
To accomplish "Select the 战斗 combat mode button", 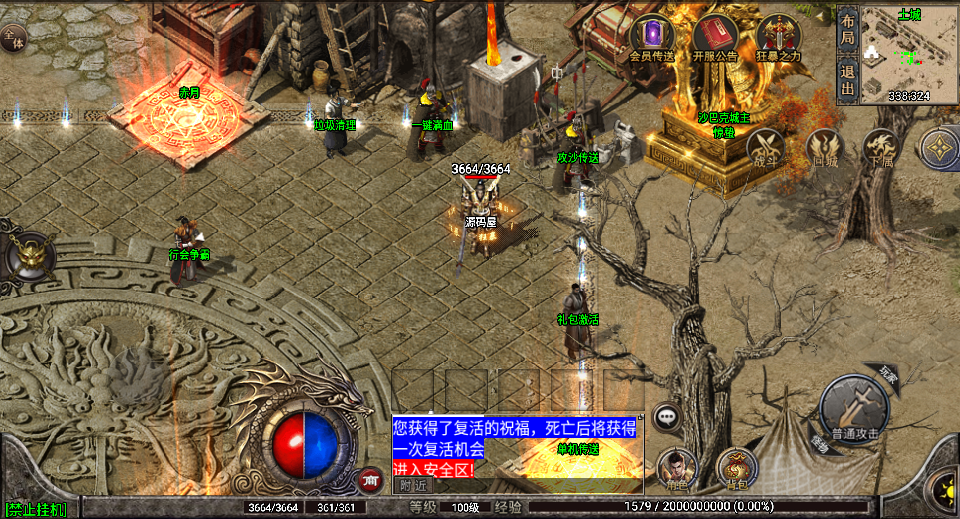I will point(765,148).
